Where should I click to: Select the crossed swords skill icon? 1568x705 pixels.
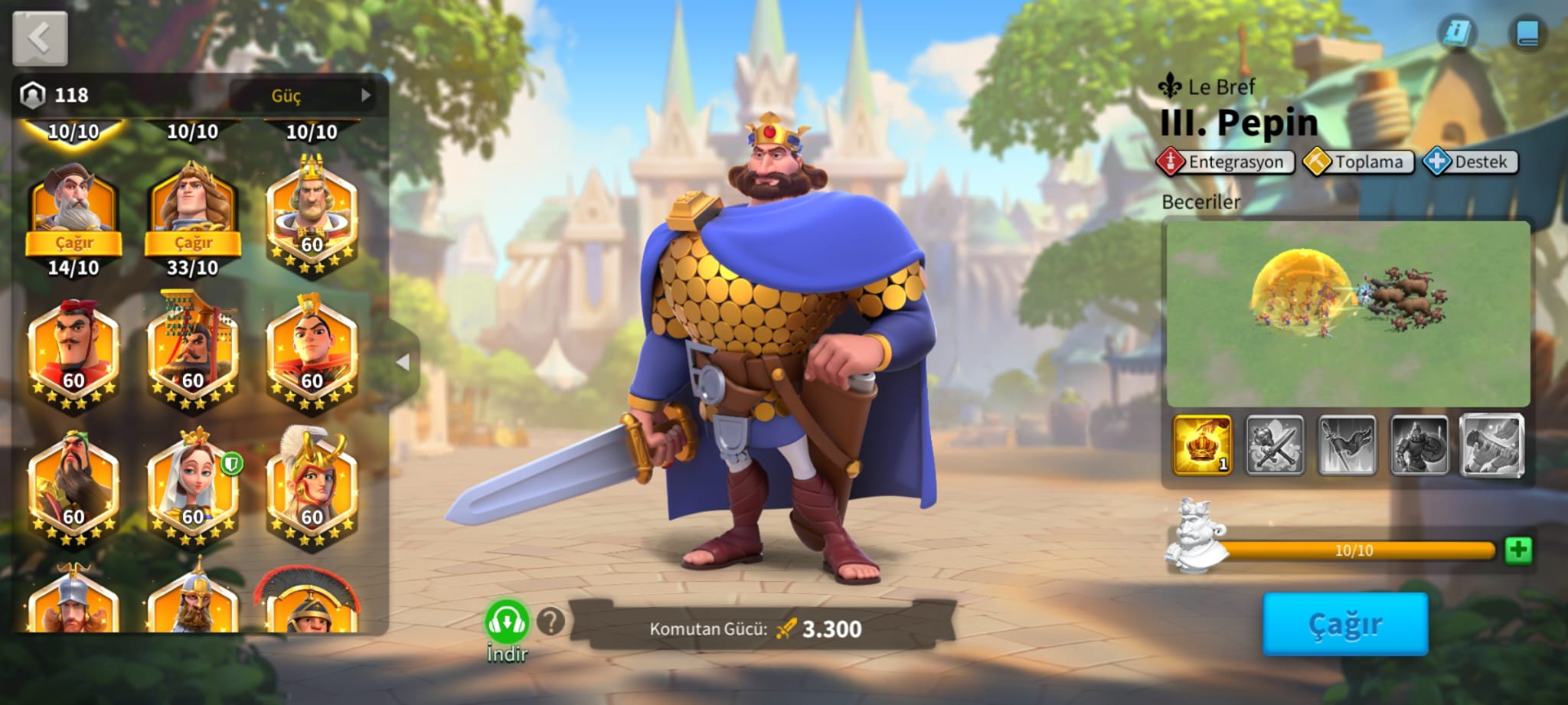pyautogui.click(x=1274, y=445)
